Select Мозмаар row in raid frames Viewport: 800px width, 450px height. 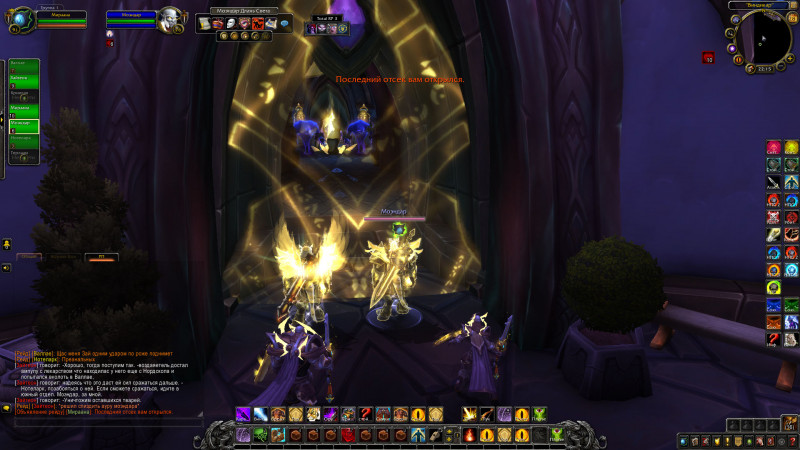tap(23, 125)
